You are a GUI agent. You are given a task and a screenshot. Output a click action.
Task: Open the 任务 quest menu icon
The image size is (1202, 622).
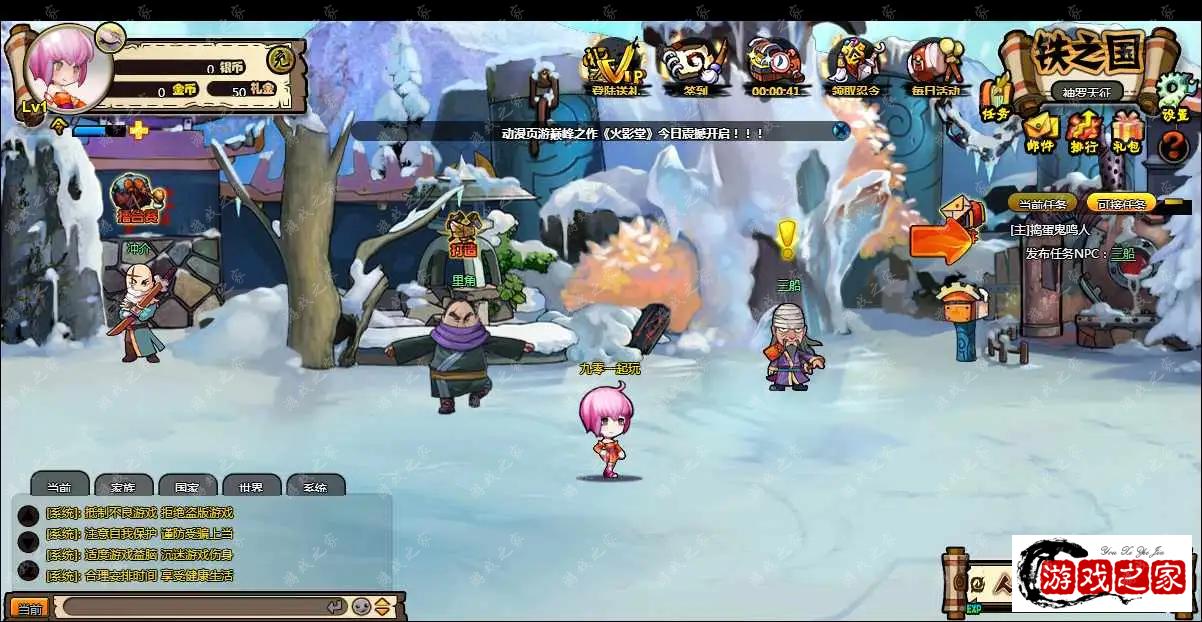[996, 100]
